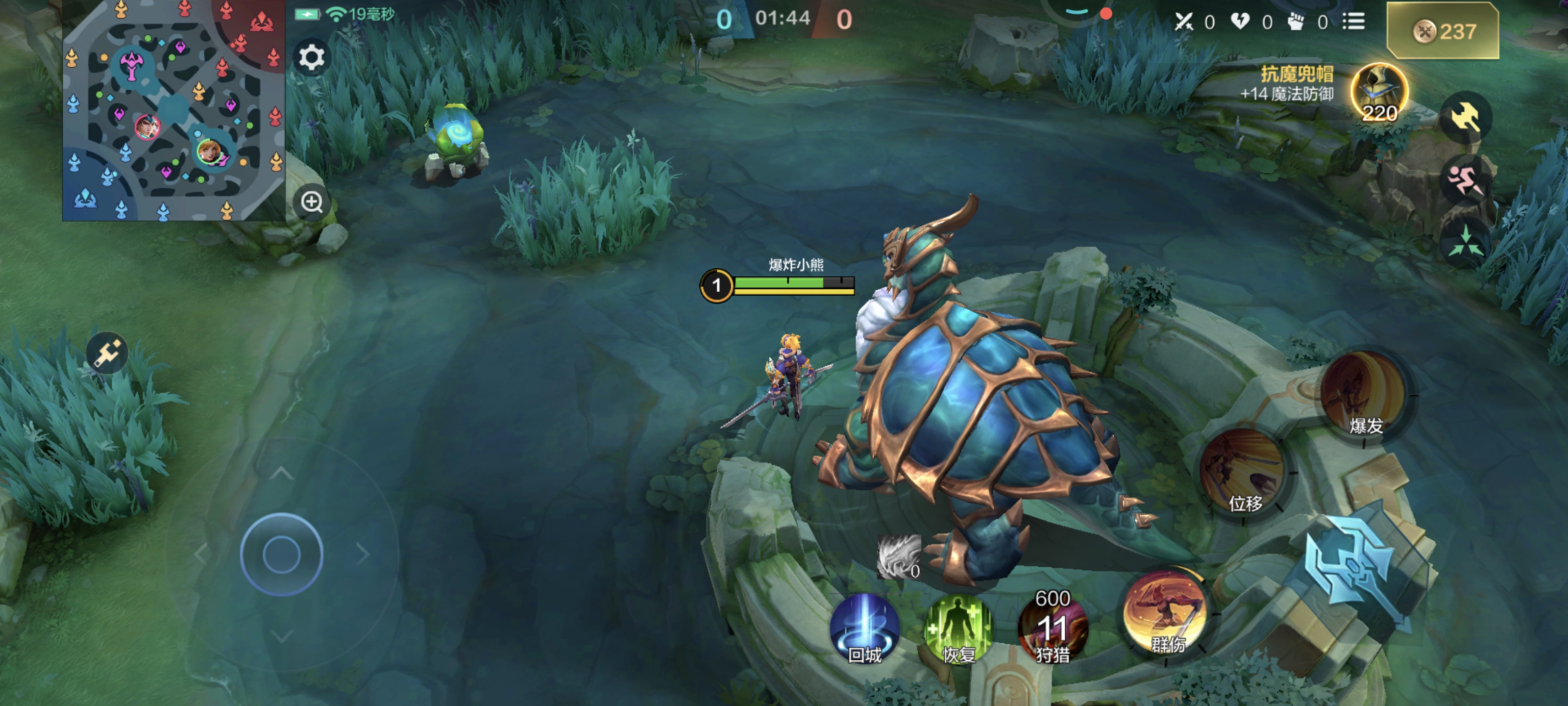Activate the 回城 recall ability
1568x706 pixels.
coord(864,629)
